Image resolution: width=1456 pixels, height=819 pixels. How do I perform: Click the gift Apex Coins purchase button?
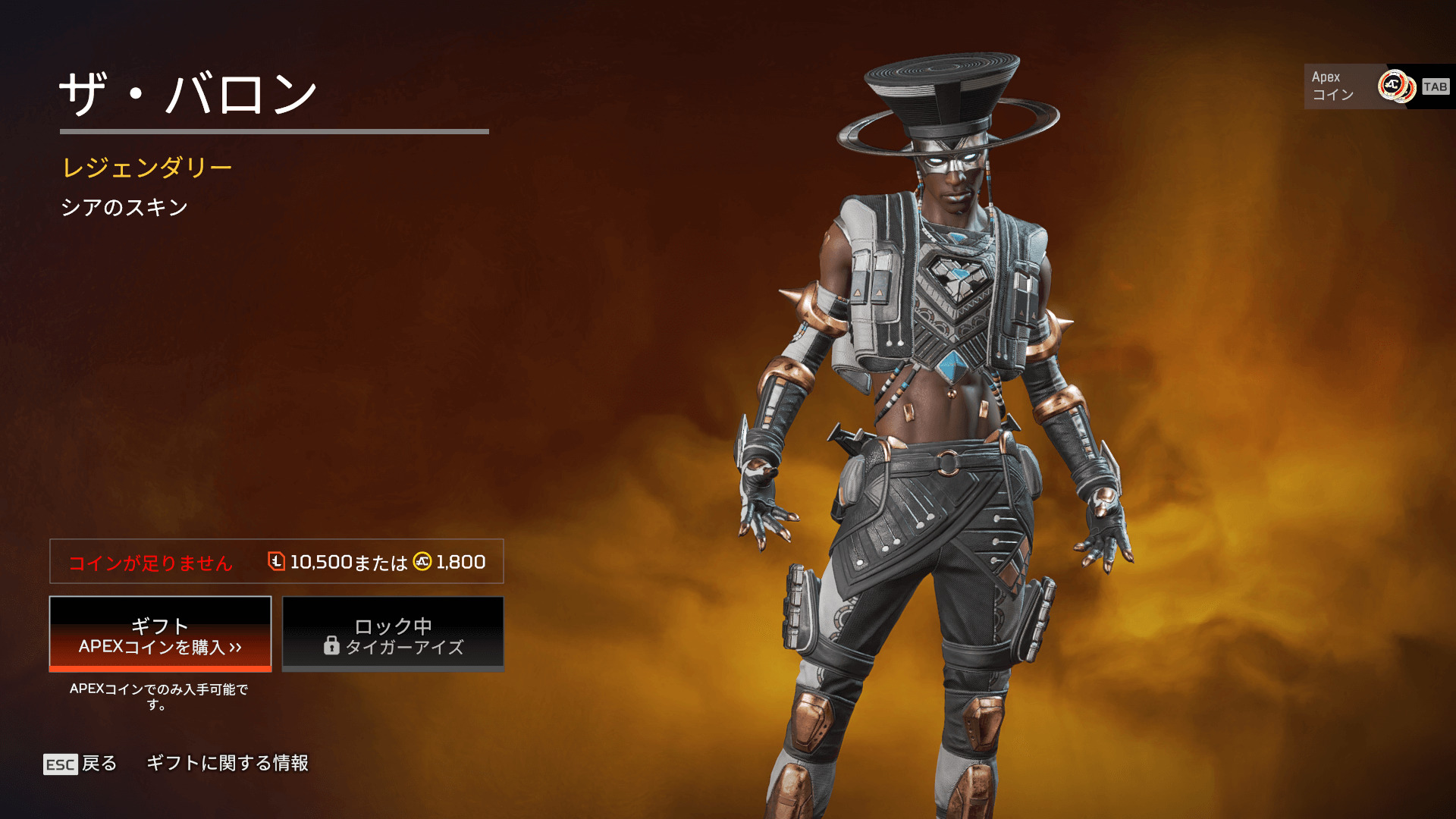coord(160,635)
